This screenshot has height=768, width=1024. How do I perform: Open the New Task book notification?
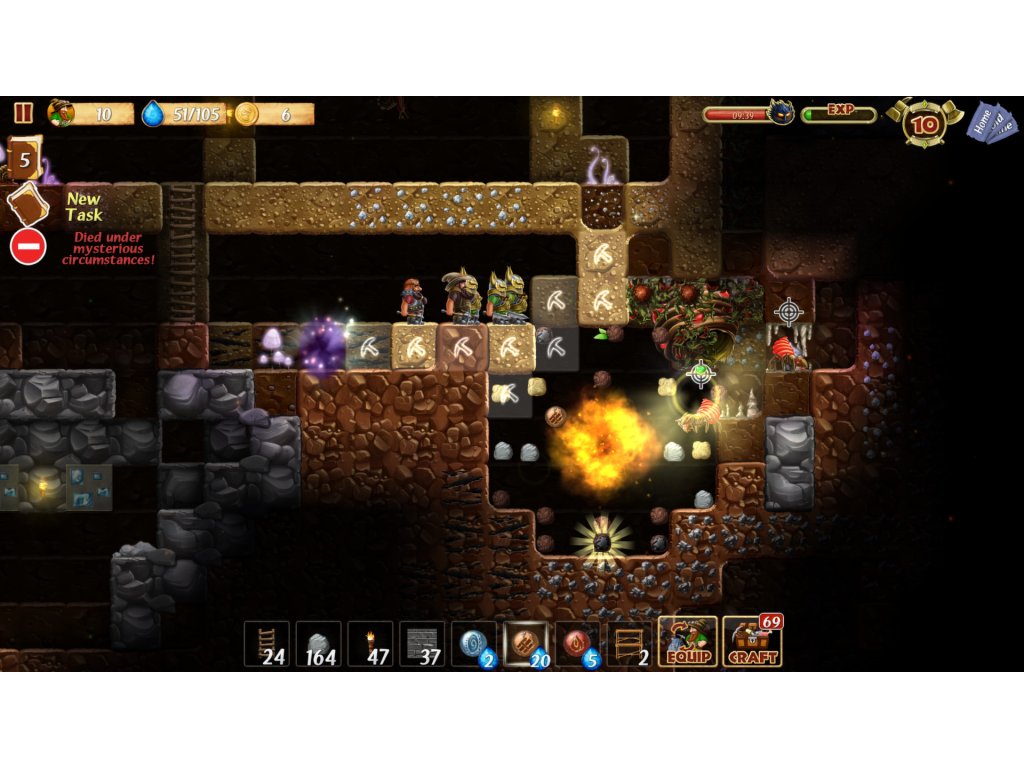pyautogui.click(x=27, y=203)
